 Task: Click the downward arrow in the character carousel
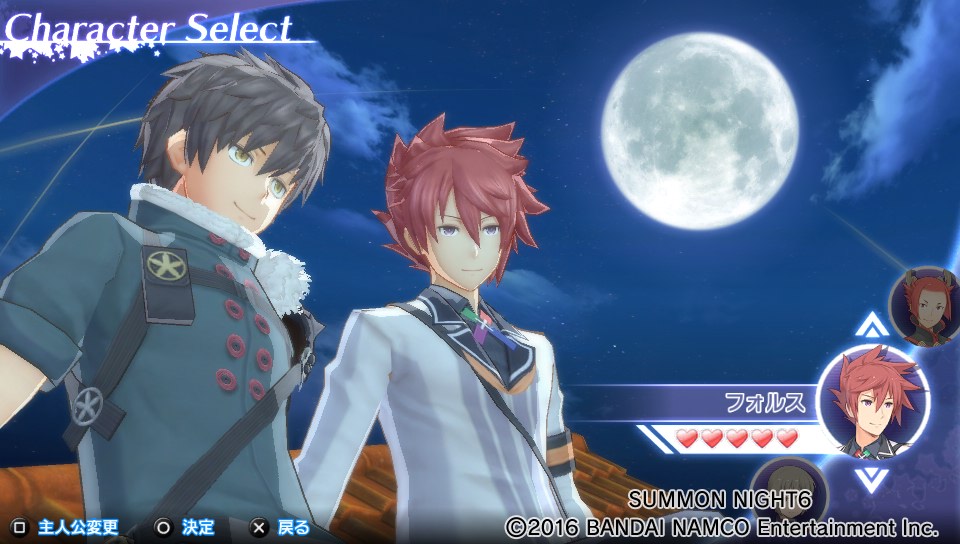[x=866, y=479]
